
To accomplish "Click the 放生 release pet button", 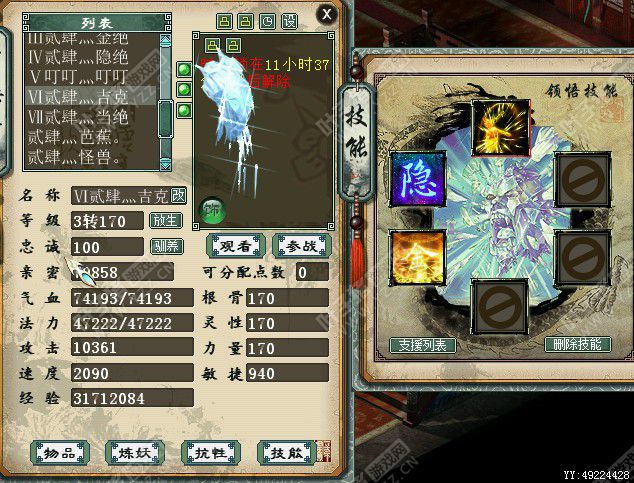I will [x=165, y=221].
